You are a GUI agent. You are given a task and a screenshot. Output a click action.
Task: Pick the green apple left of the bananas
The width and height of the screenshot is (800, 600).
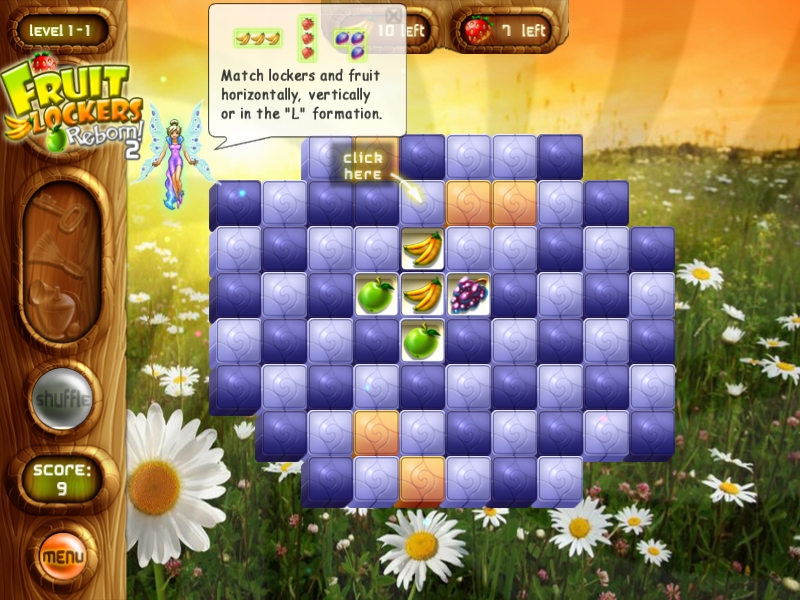click(376, 295)
